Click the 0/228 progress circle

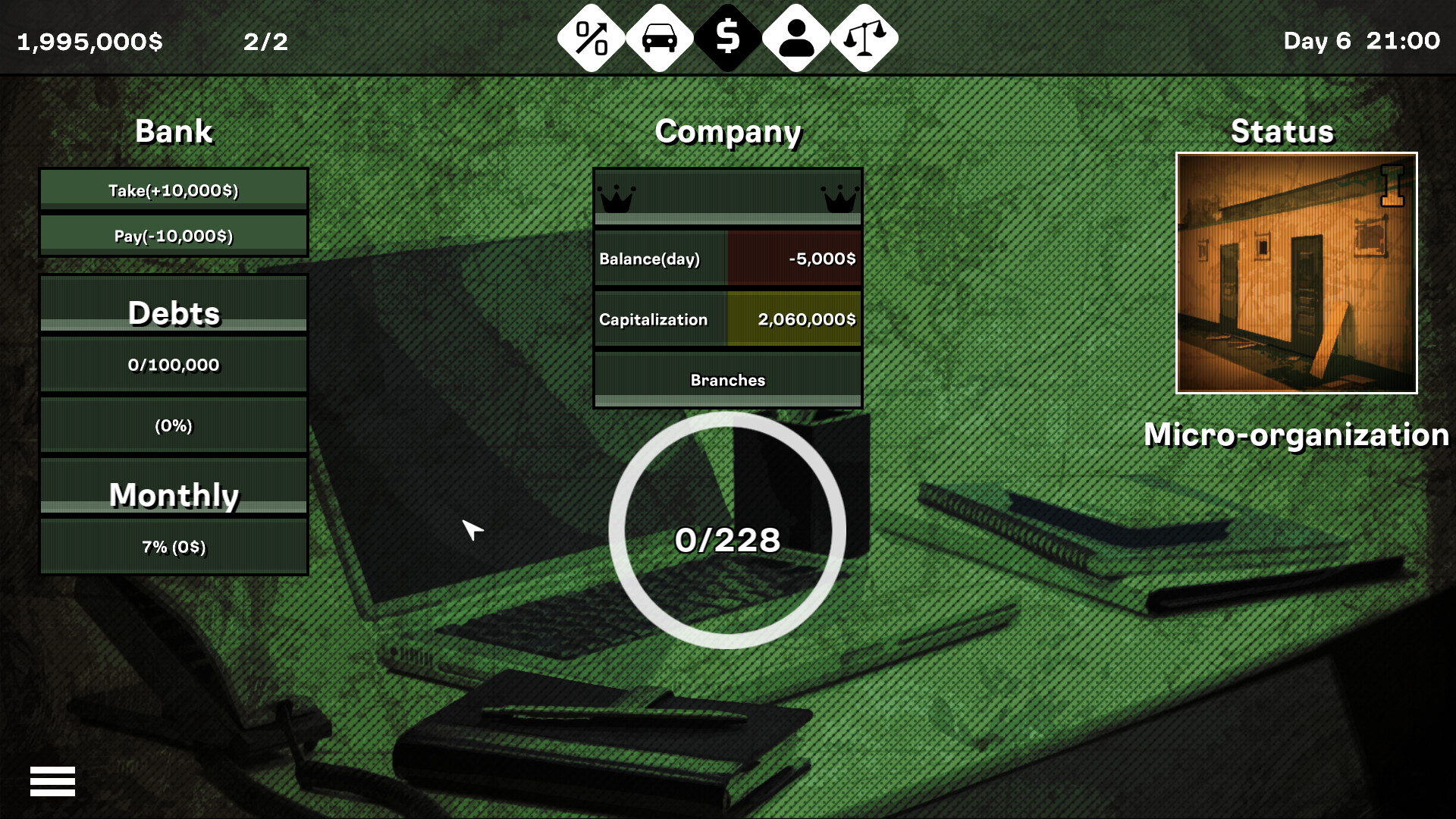(727, 540)
